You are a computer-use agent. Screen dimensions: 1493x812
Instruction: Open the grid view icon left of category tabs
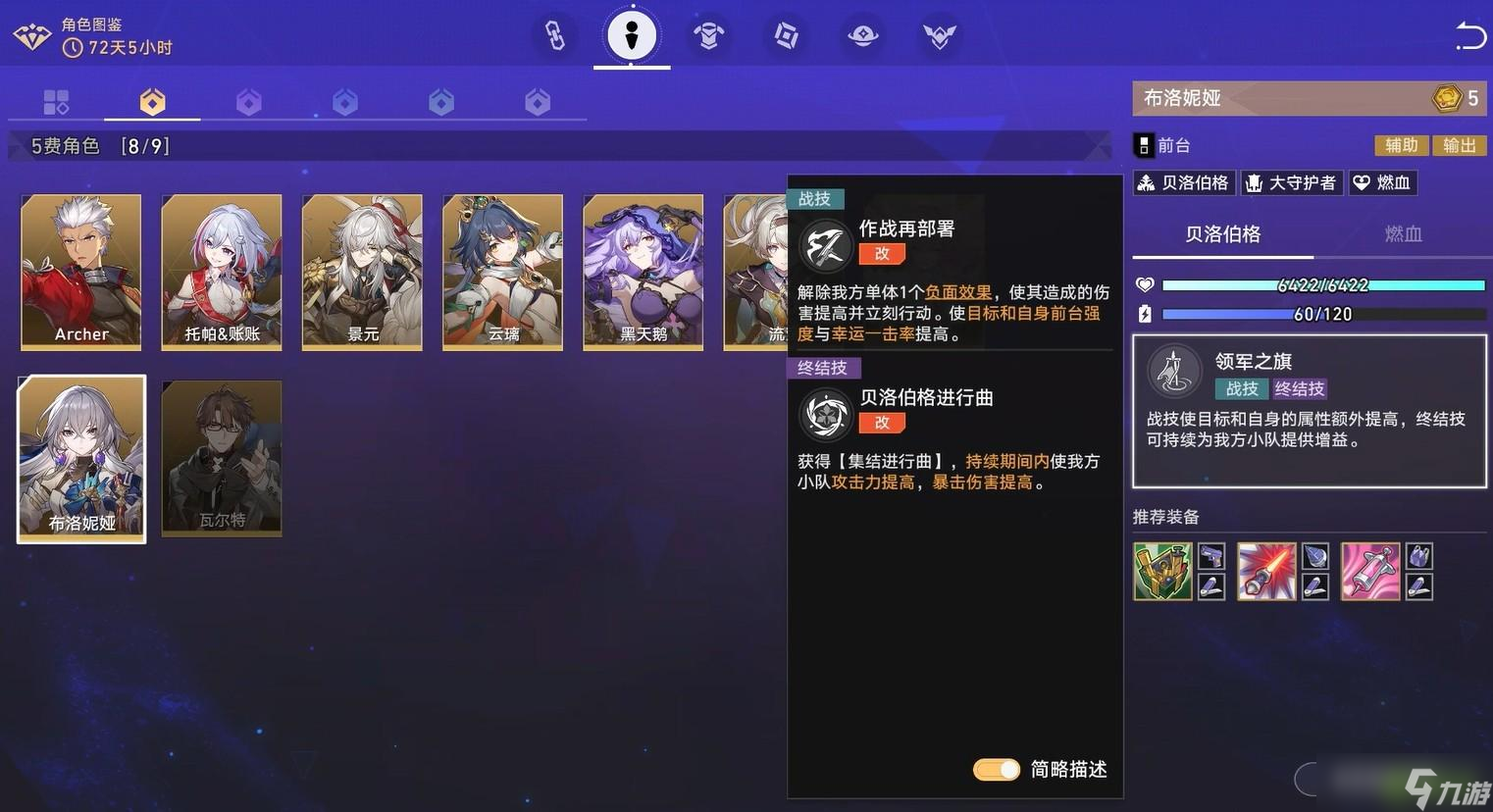coord(56,100)
